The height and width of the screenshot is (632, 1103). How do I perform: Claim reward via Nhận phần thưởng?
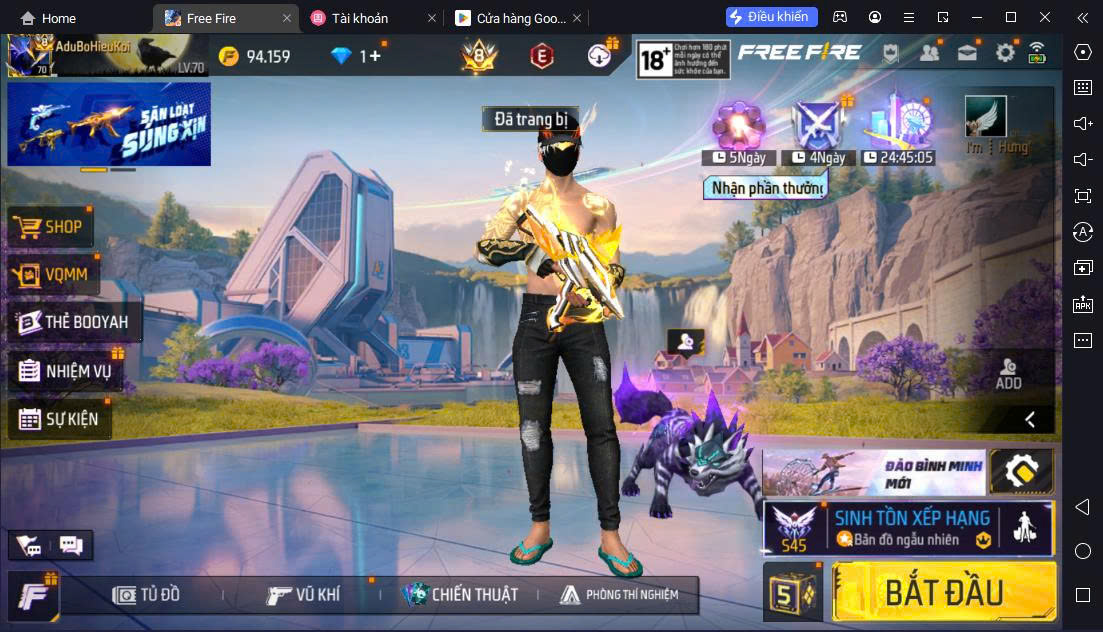(767, 188)
